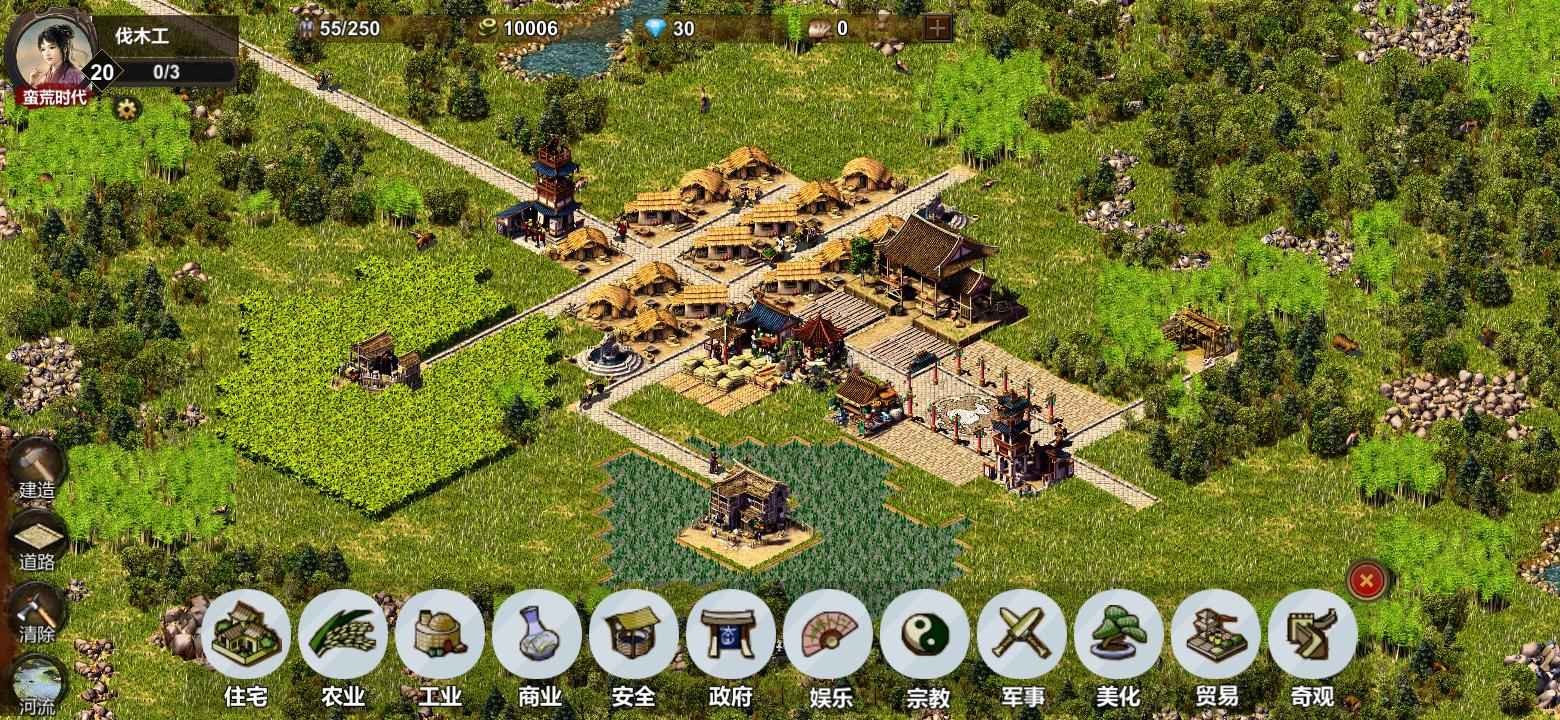Select the 河流 river tool
The height and width of the screenshot is (720, 1560).
[x=38, y=682]
